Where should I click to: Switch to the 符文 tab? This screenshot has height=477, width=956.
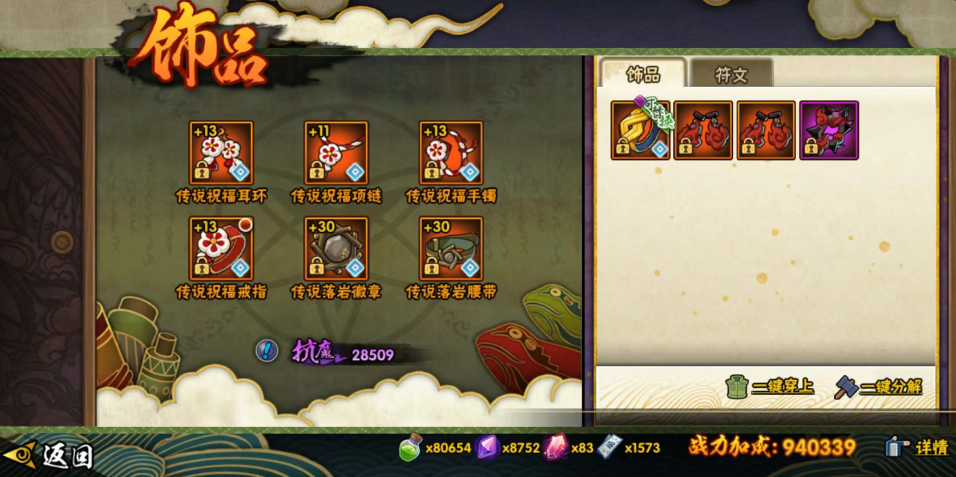pyautogui.click(x=731, y=74)
